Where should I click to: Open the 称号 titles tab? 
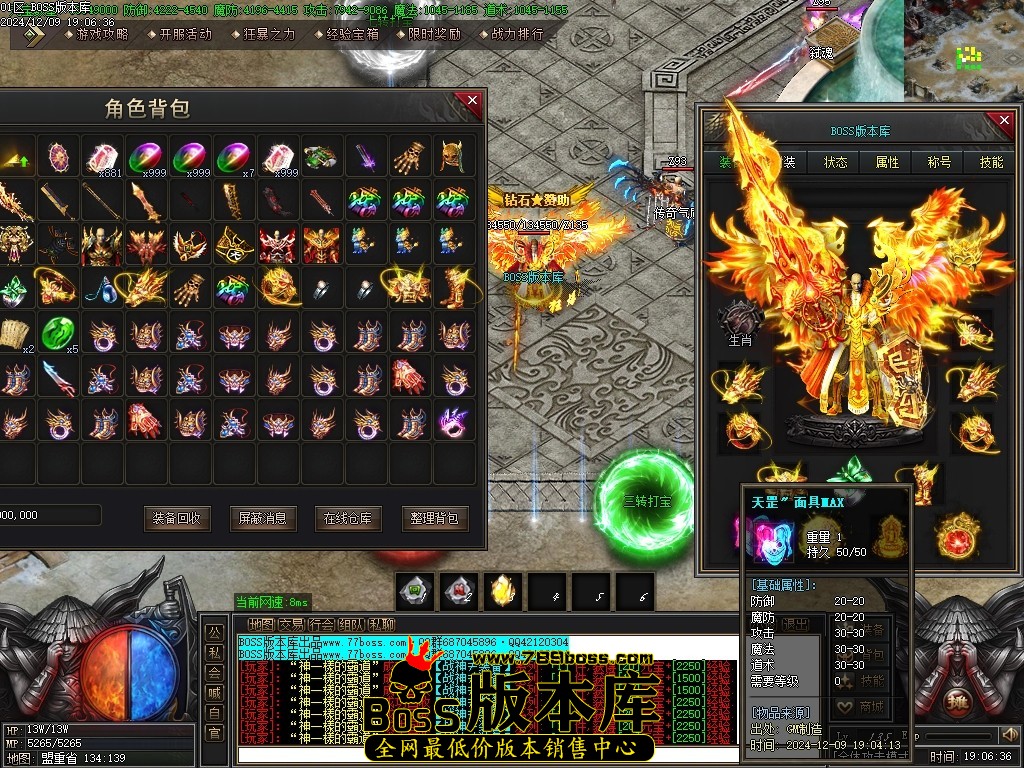point(939,162)
